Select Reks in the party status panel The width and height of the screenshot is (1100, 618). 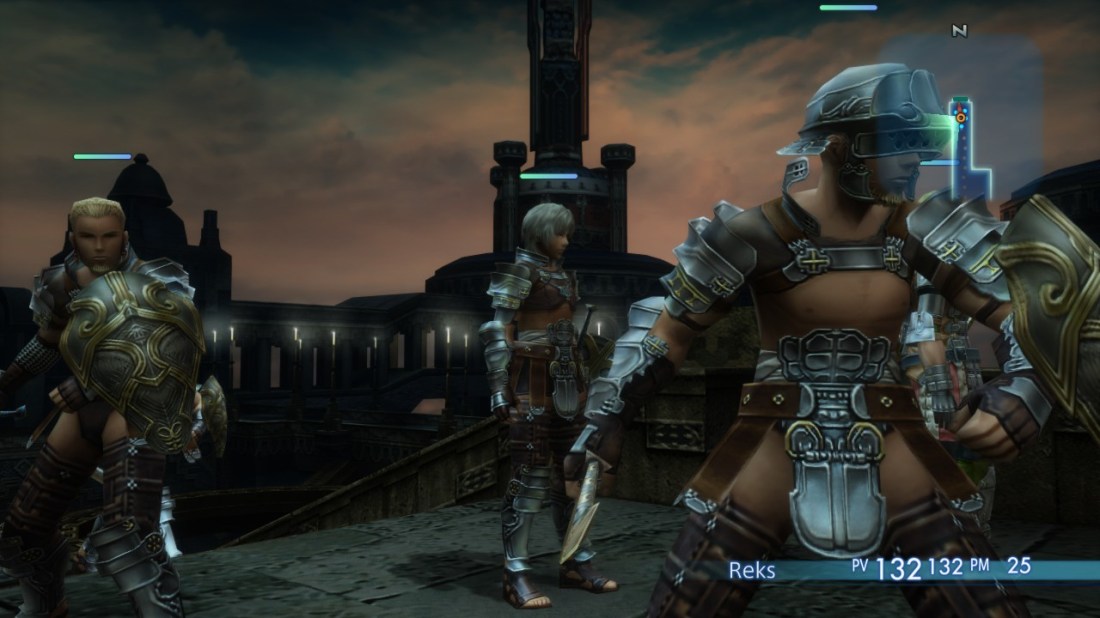click(x=751, y=569)
